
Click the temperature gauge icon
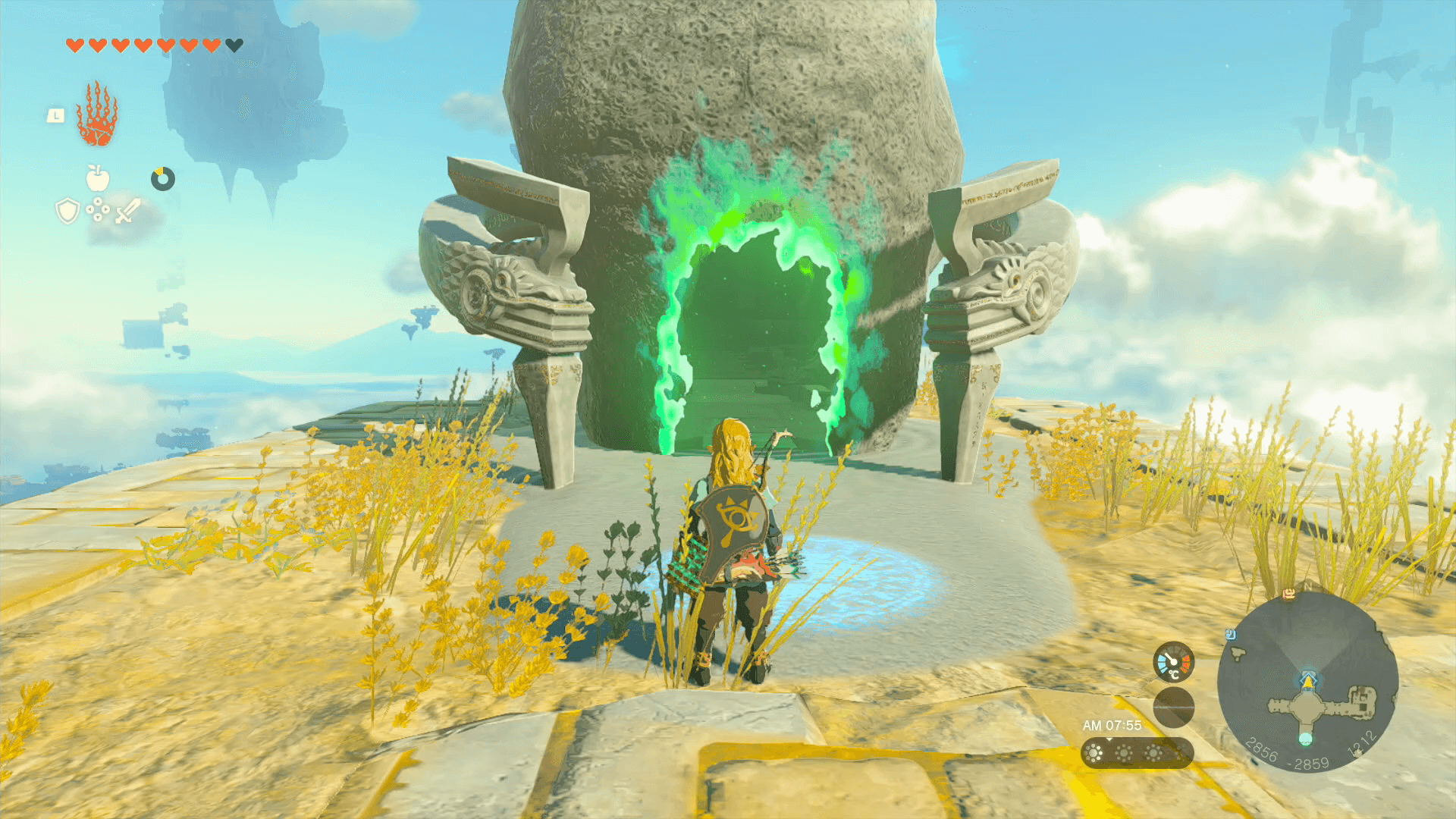pyautogui.click(x=1173, y=661)
